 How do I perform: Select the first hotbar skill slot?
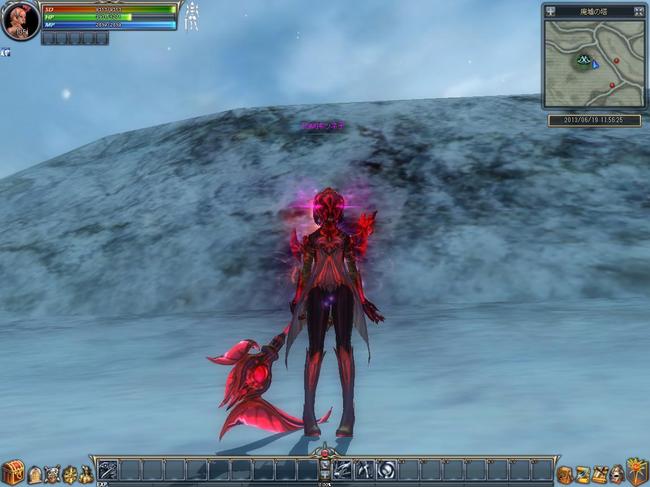tap(108, 470)
